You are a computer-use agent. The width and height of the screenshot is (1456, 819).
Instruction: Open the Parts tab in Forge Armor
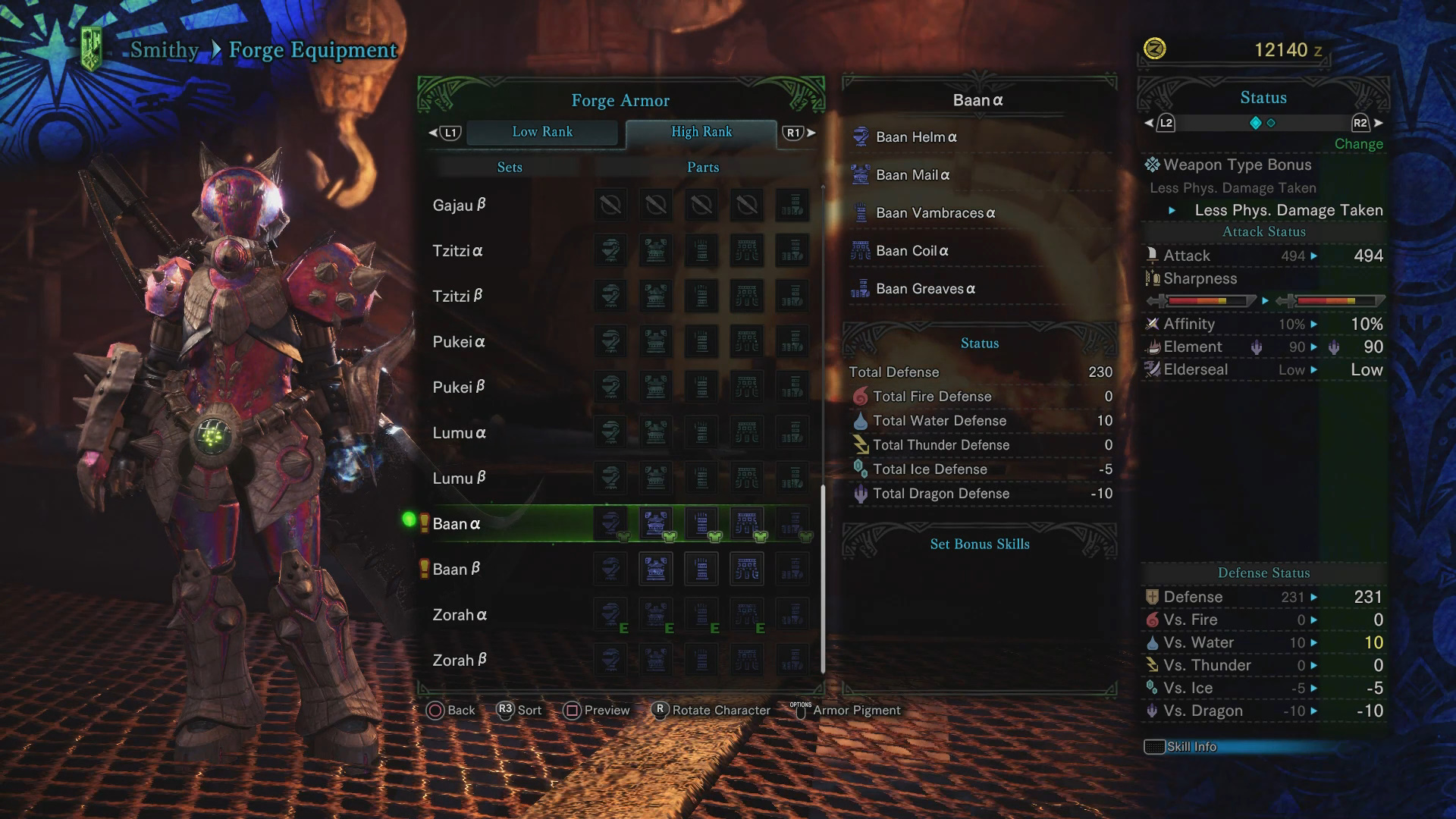click(x=702, y=167)
